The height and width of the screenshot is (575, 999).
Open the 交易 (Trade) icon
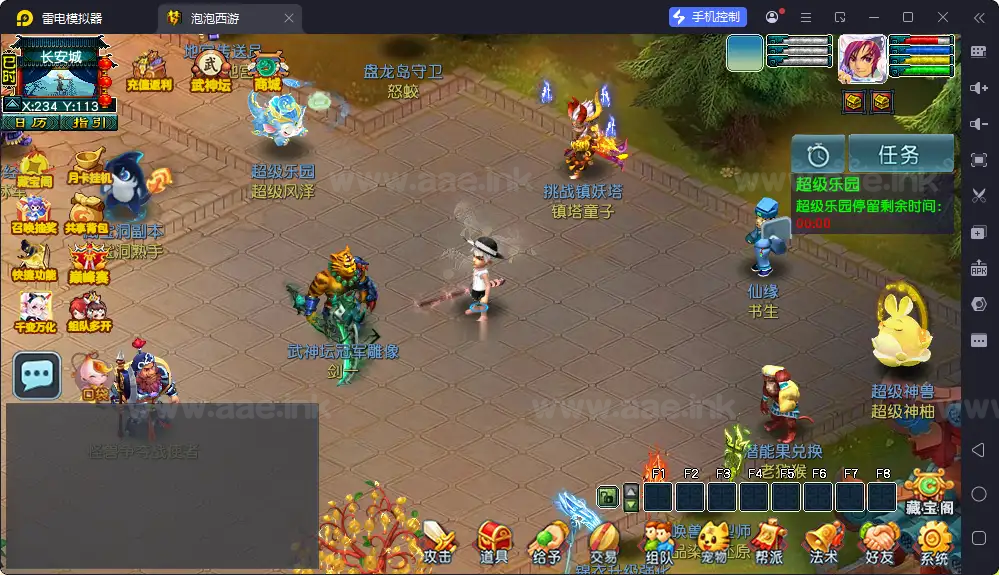click(x=603, y=540)
